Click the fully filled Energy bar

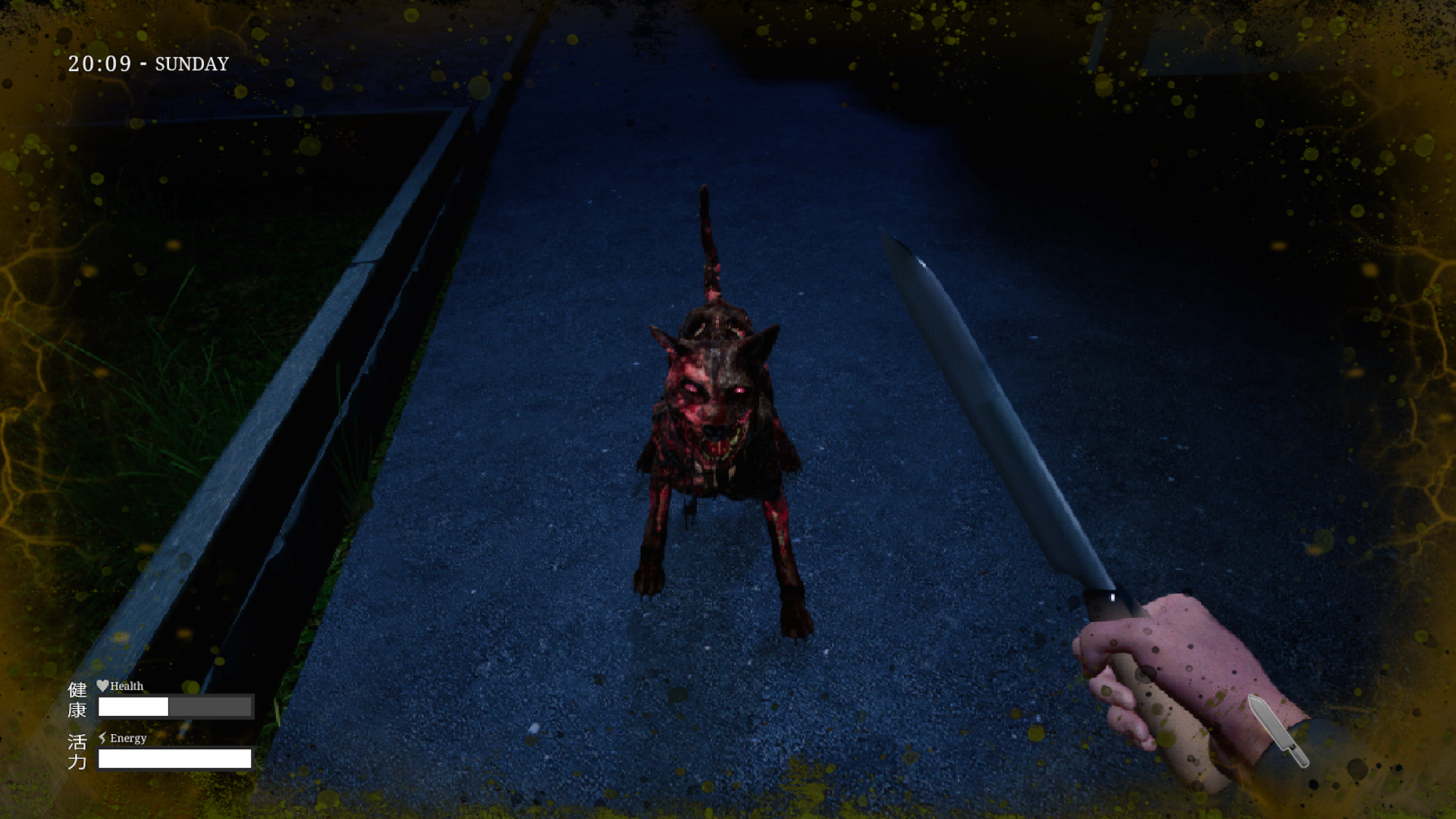(176, 758)
